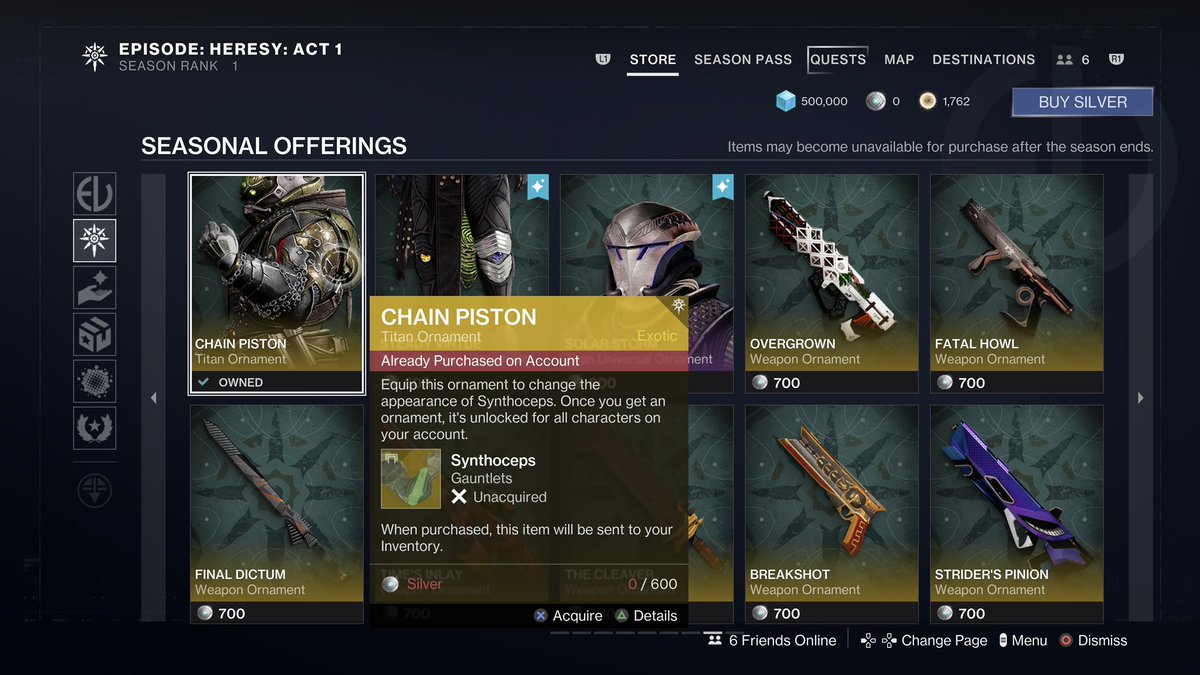Switch to the Store tab
The height and width of the screenshot is (675, 1200).
pyautogui.click(x=653, y=60)
